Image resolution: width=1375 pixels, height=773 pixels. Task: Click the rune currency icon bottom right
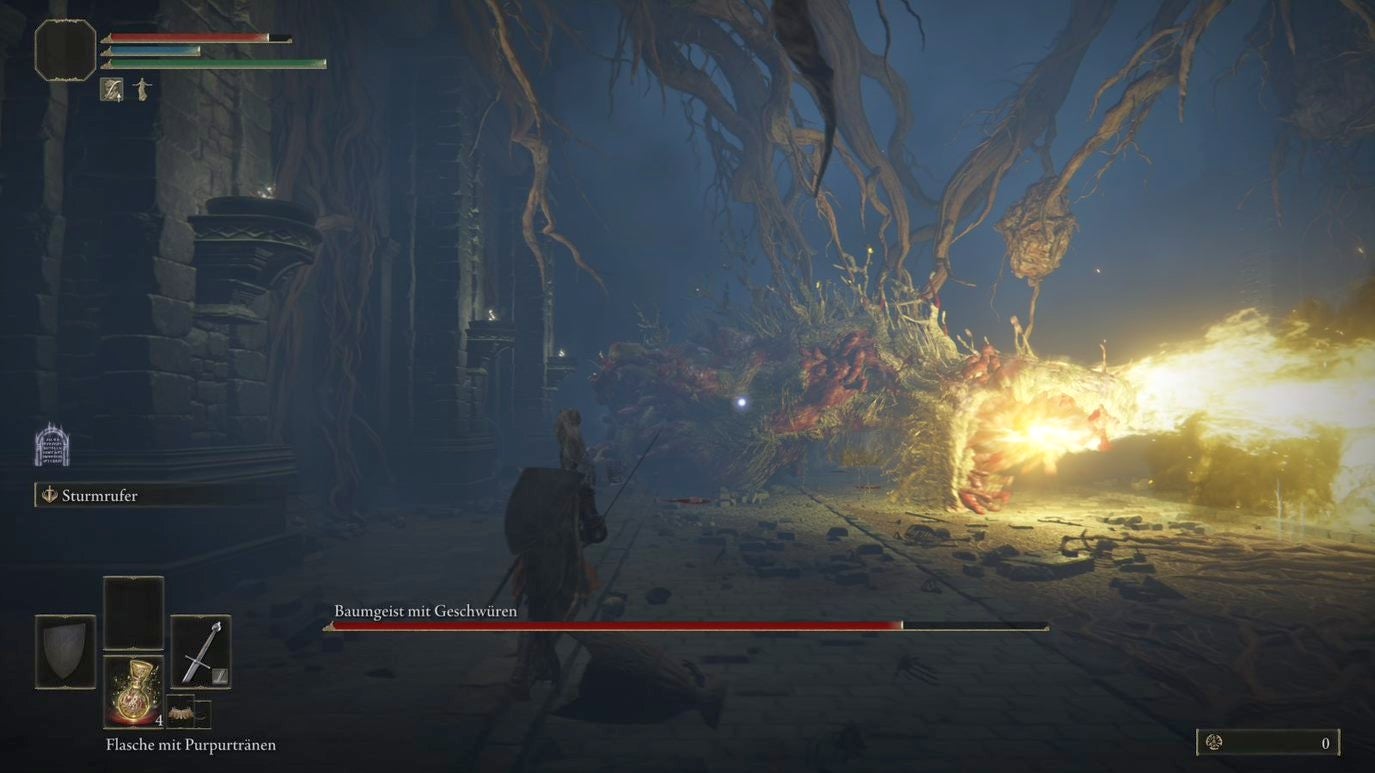pos(1216,743)
